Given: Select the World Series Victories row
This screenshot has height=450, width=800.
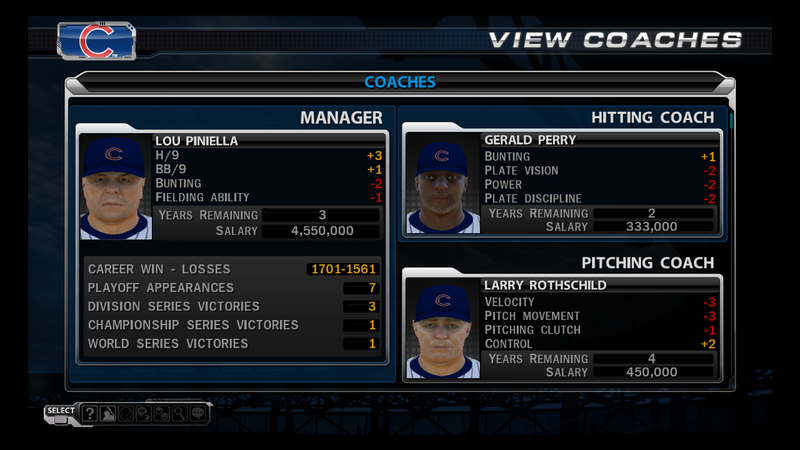Looking at the screenshot, I should tap(232, 344).
